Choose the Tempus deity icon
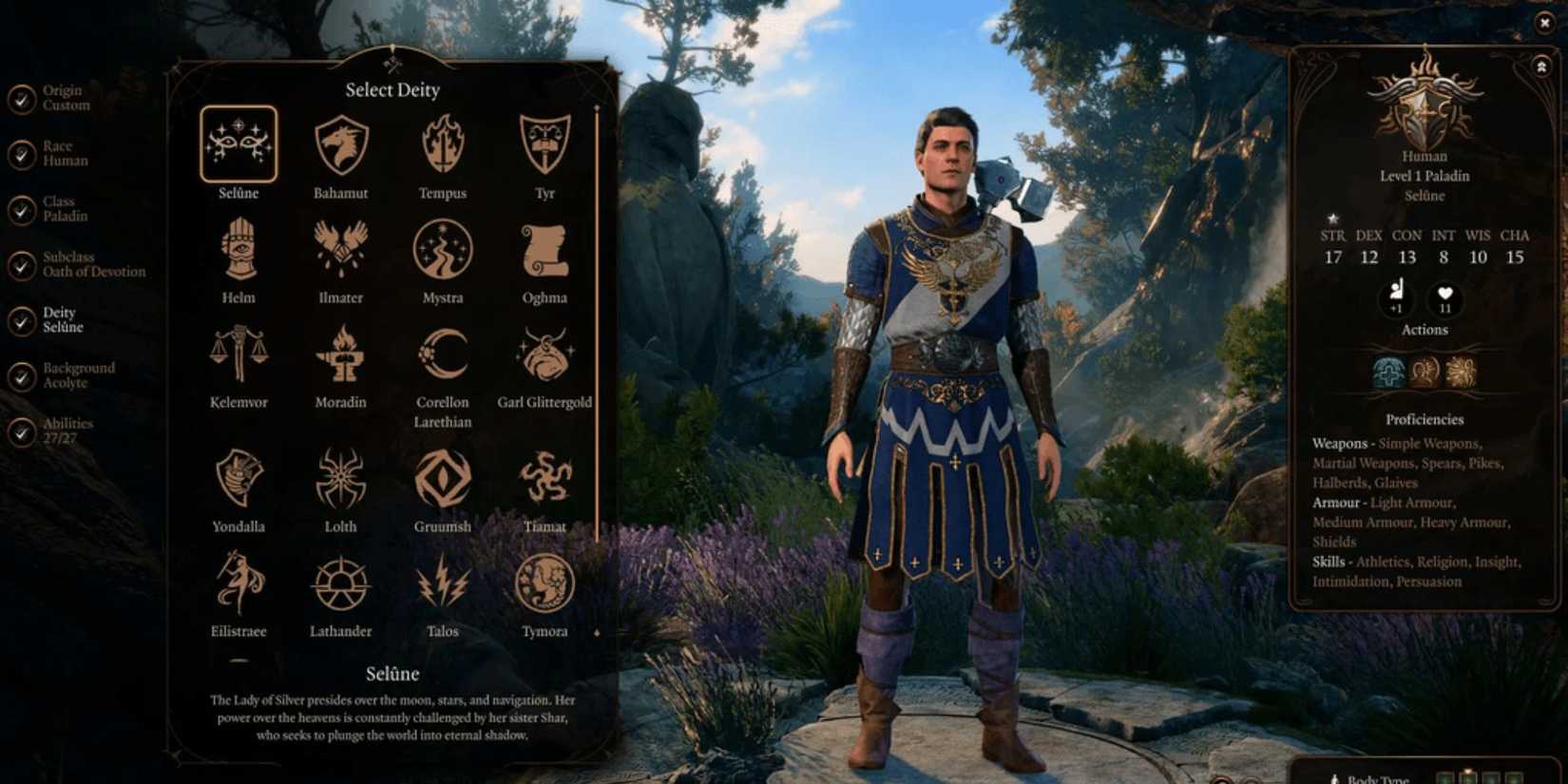Image resolution: width=1568 pixels, height=784 pixels. click(x=443, y=144)
